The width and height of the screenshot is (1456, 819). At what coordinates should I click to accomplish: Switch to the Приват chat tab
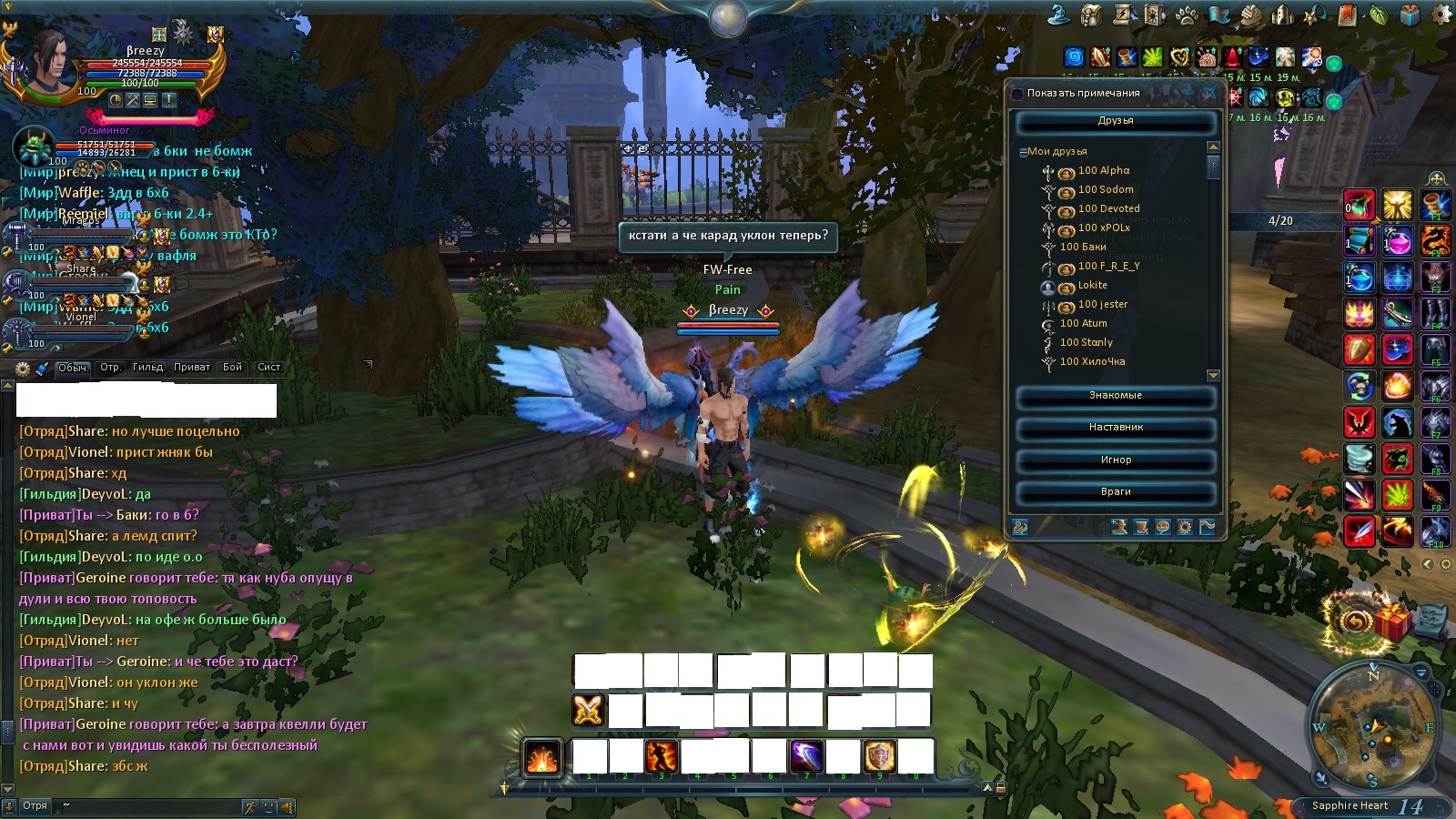pyautogui.click(x=191, y=368)
